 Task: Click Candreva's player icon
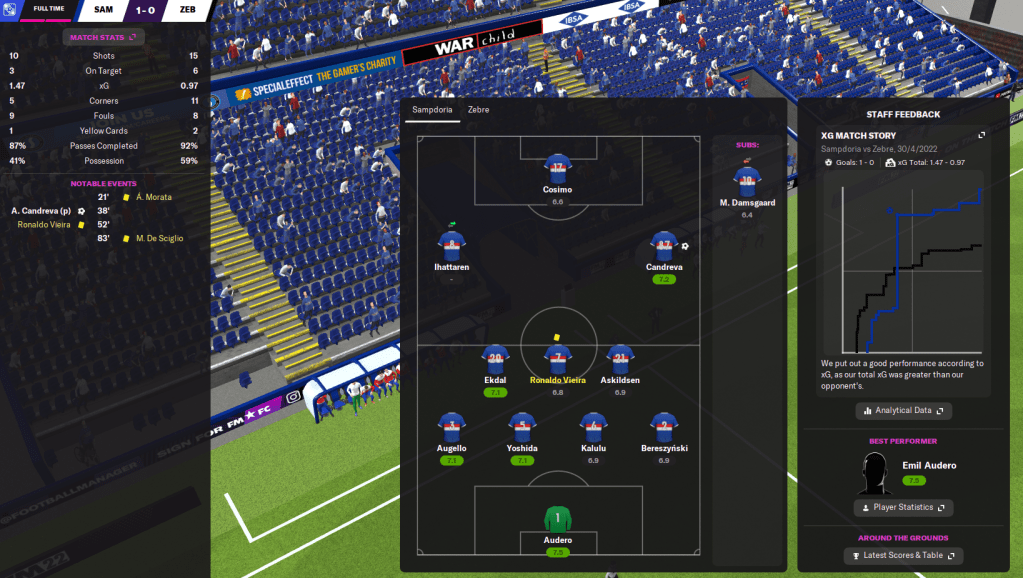point(664,247)
